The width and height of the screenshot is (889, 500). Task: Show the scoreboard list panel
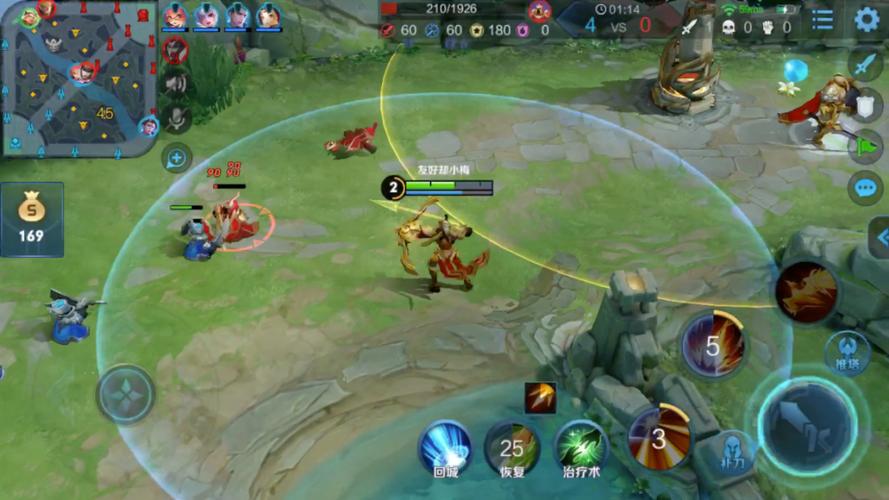822,20
